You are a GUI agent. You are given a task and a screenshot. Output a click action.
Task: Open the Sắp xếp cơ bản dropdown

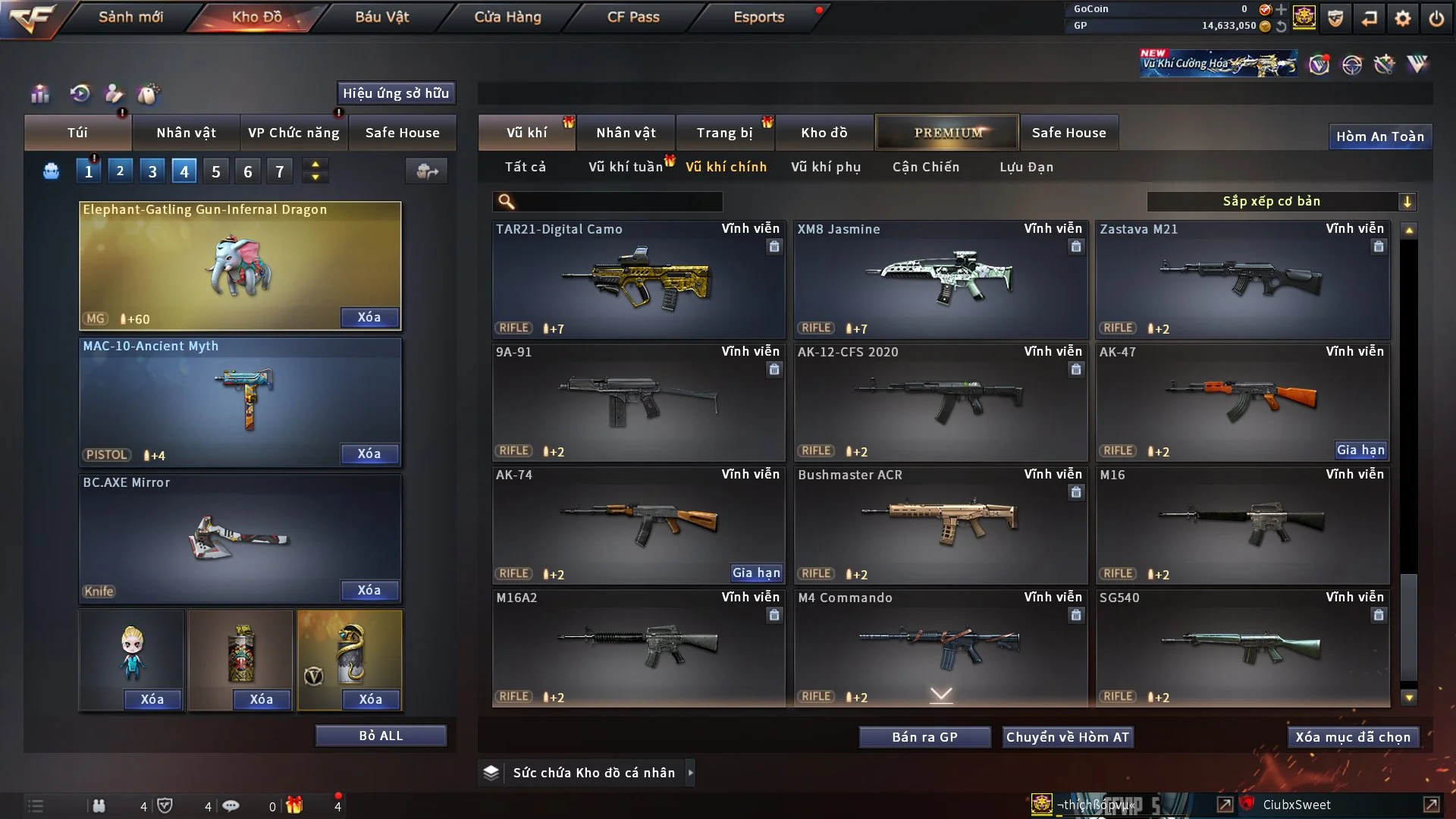click(1281, 201)
